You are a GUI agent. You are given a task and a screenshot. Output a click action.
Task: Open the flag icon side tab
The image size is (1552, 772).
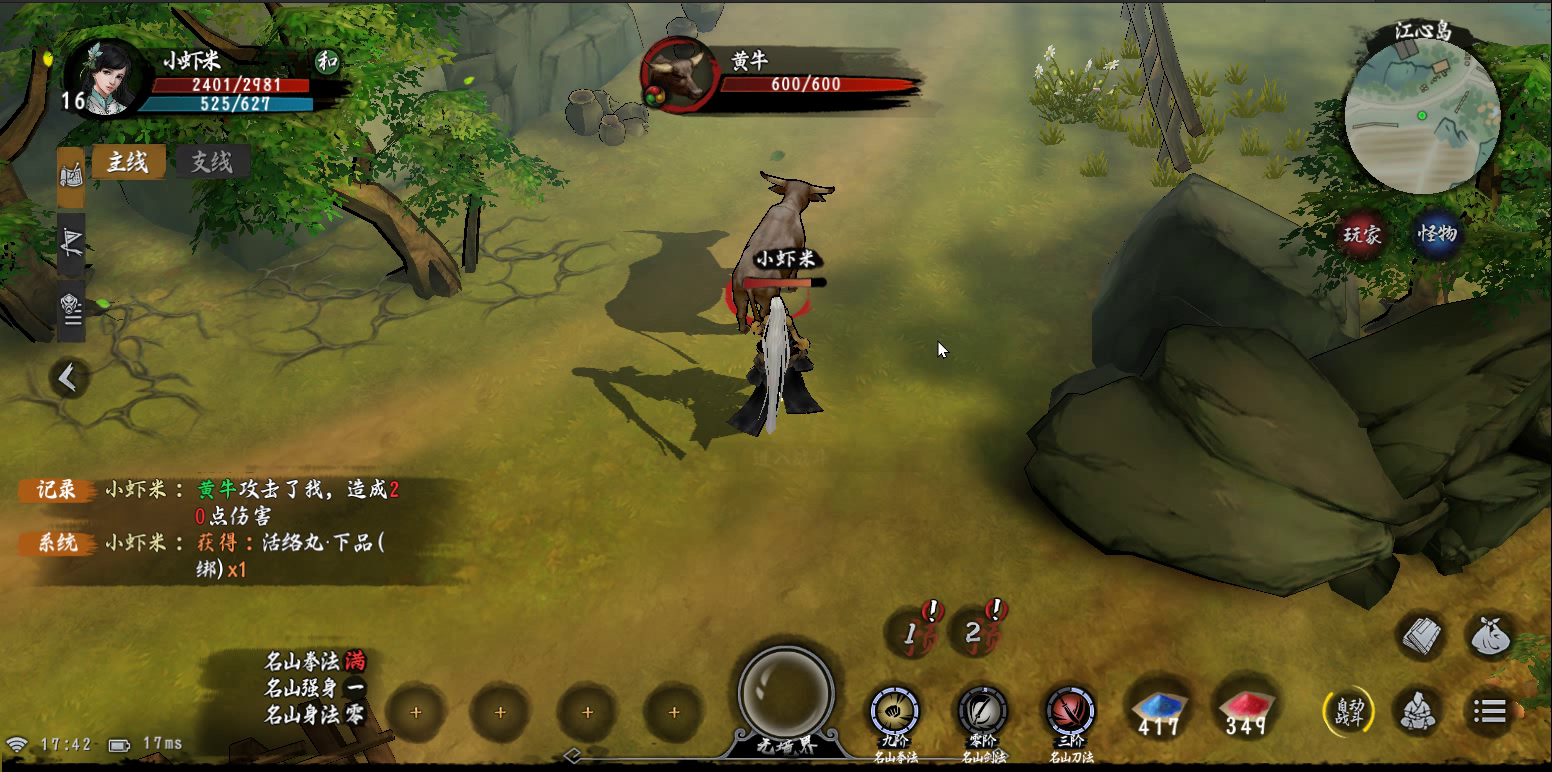(x=71, y=242)
